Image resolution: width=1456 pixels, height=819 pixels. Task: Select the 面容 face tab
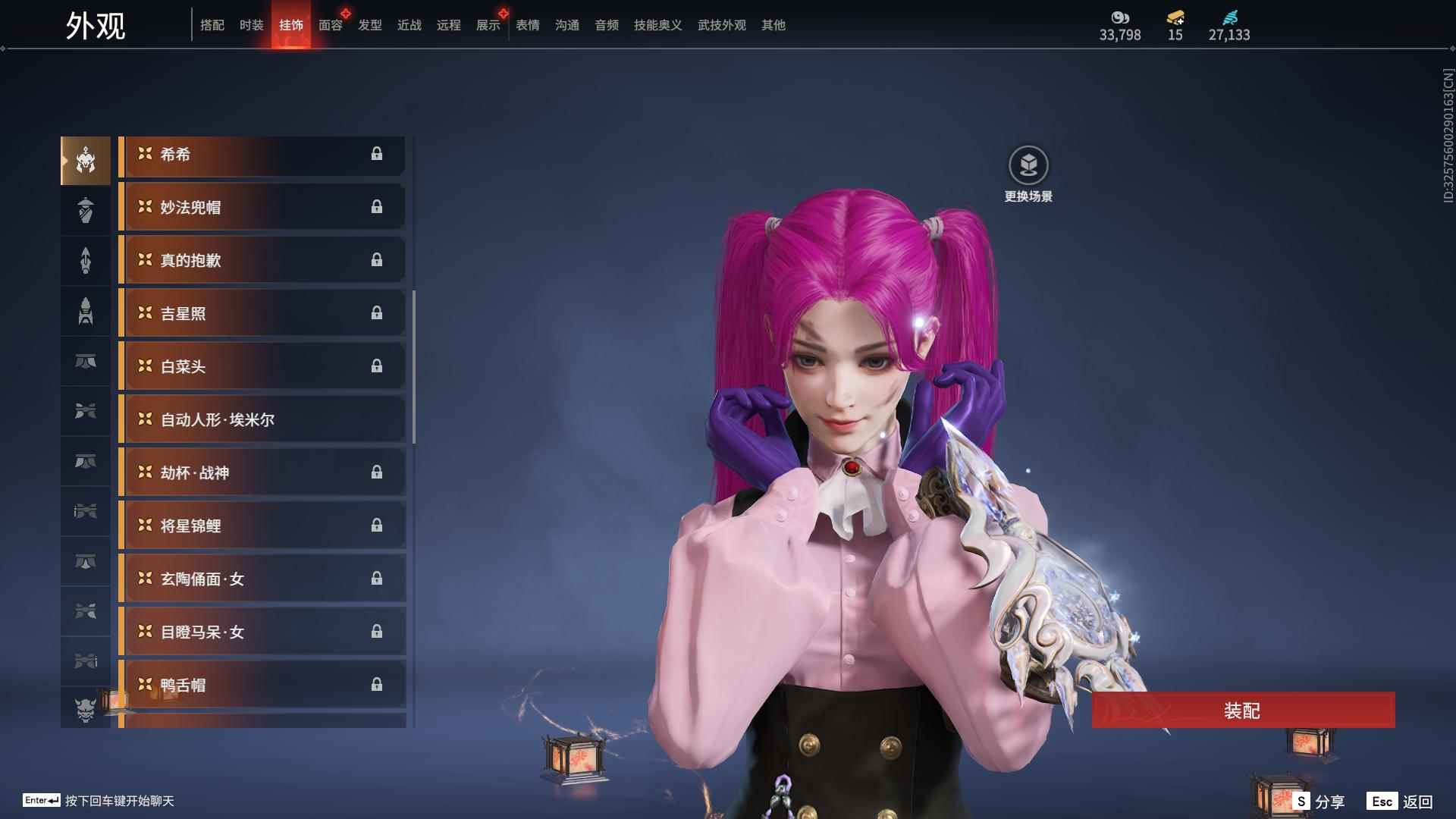point(331,25)
